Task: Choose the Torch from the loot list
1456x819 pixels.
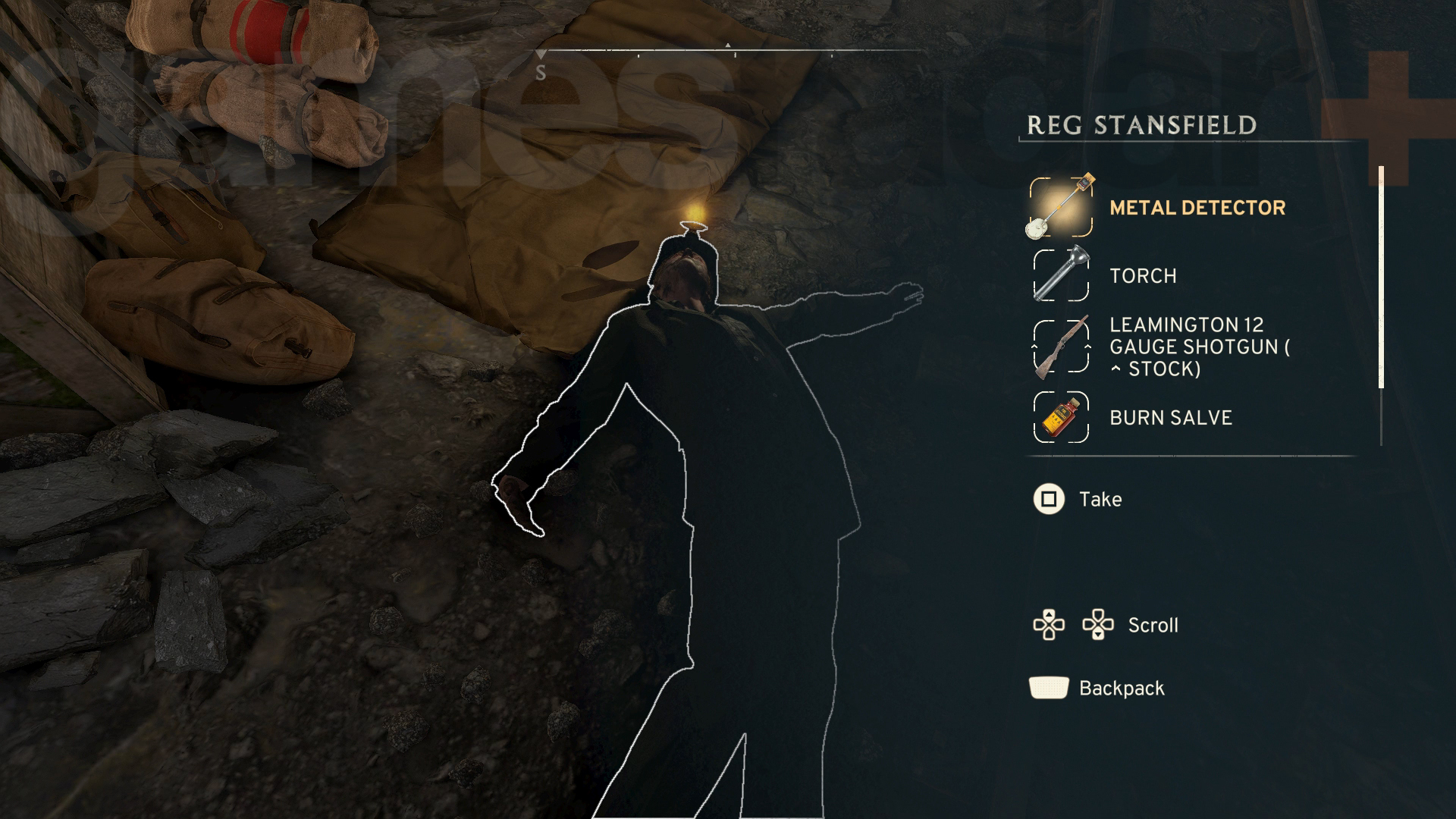Action: coord(1142,275)
